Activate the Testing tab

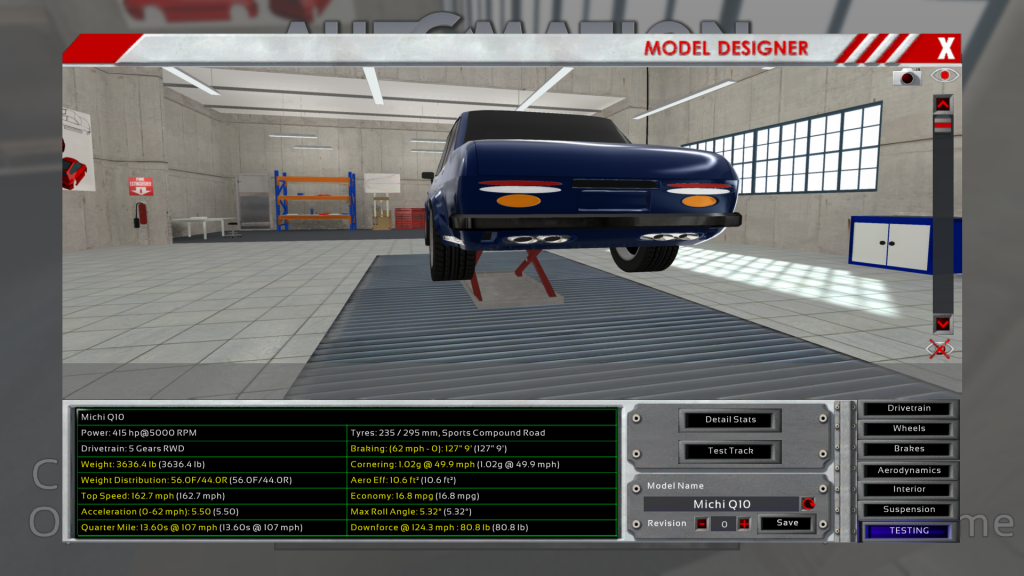click(909, 531)
